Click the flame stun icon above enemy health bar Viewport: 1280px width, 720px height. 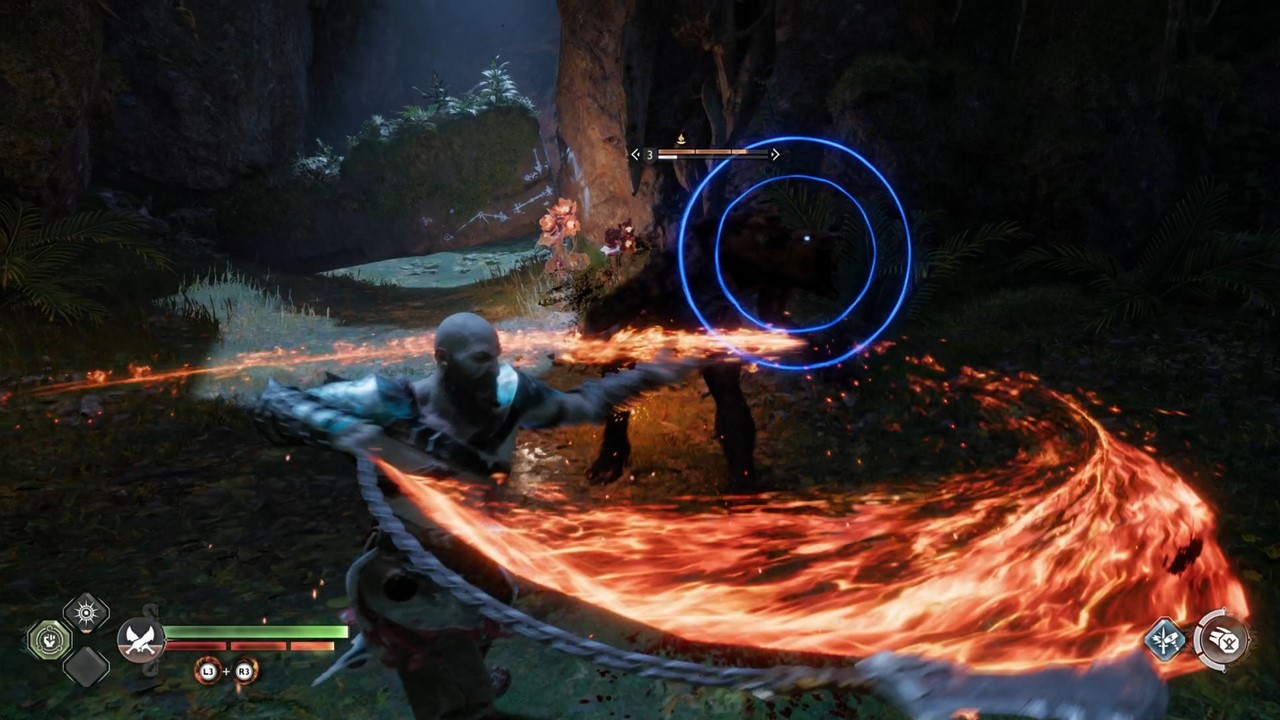tap(681, 138)
